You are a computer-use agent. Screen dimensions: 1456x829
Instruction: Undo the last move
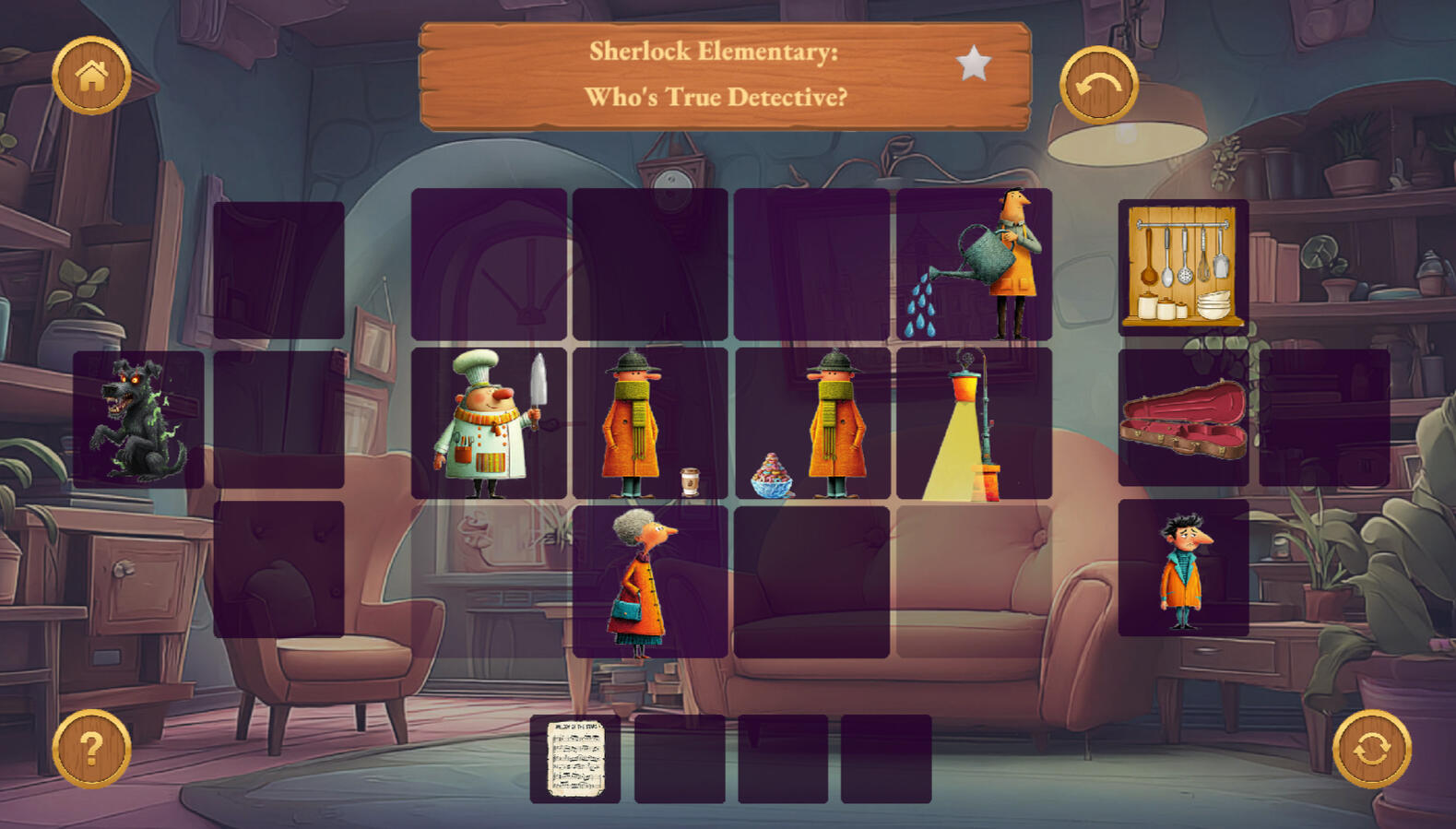(1098, 86)
